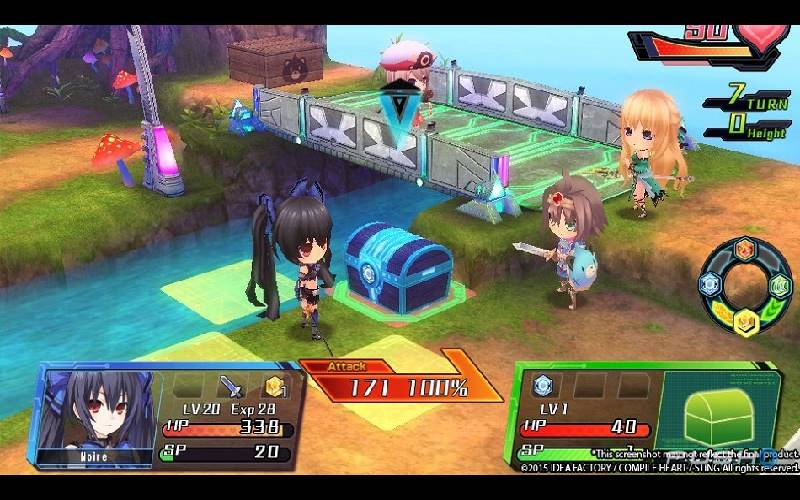
Task: Confirm the Attack 171 100% panel
Action: [400, 384]
